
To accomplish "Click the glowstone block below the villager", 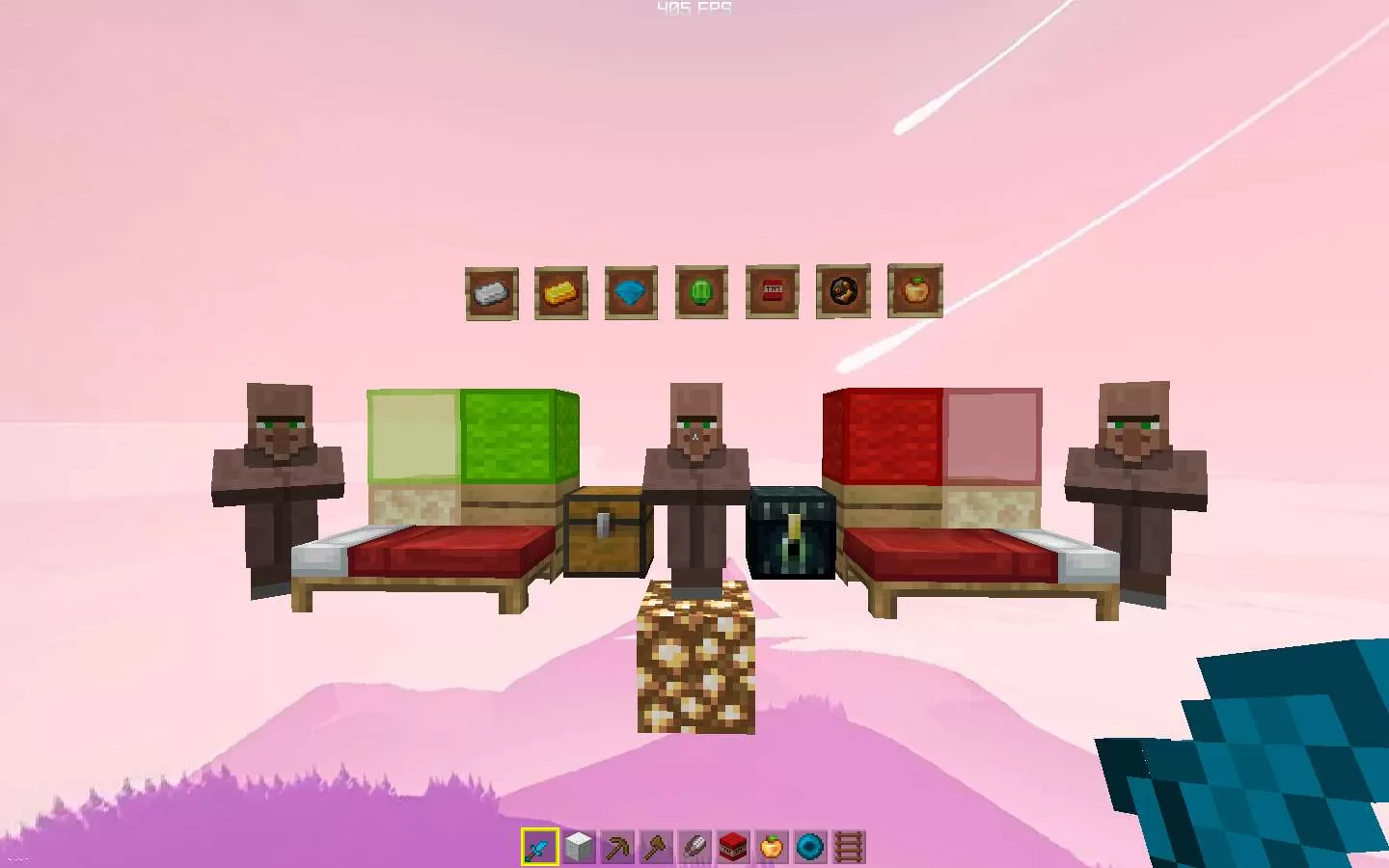I will pos(696,665).
